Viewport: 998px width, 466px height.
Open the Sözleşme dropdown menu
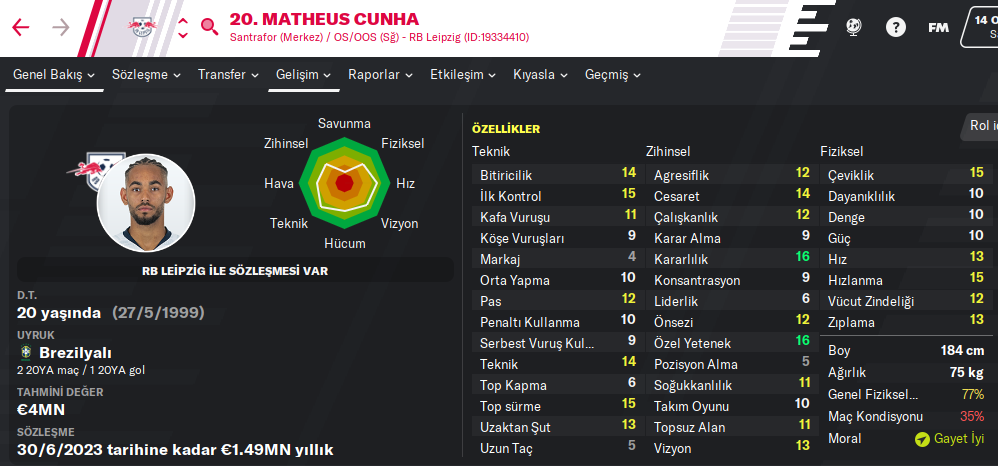pos(147,75)
